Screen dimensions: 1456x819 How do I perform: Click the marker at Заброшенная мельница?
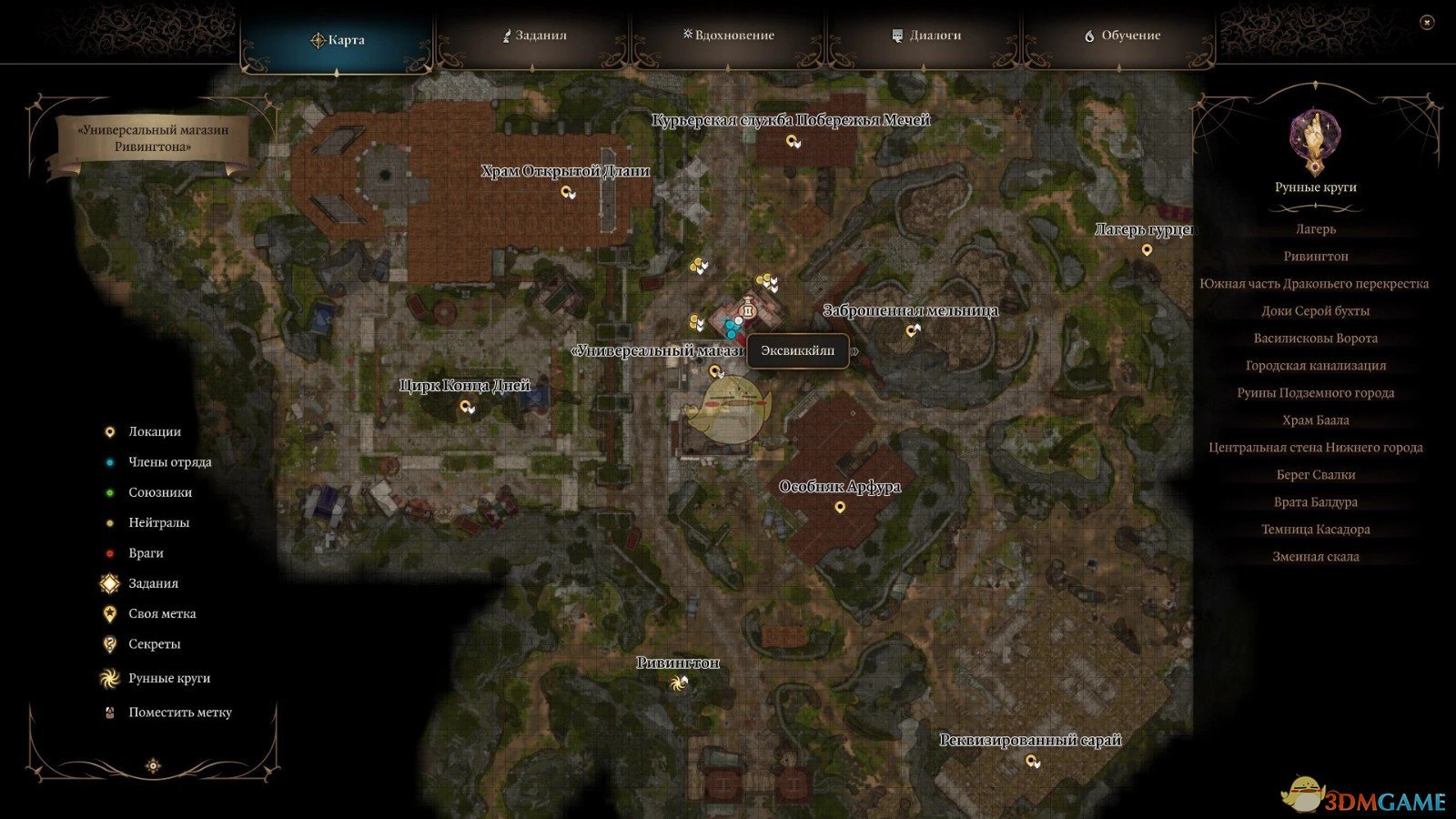click(x=911, y=332)
